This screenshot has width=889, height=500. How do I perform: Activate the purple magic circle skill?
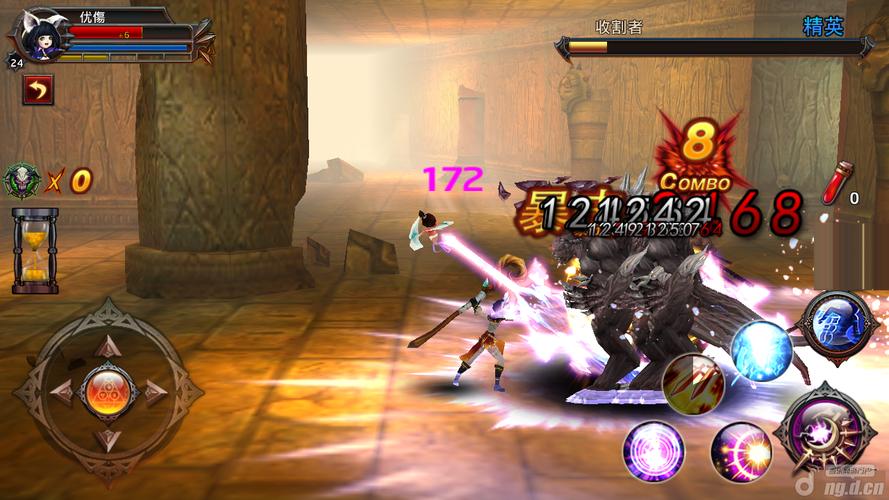coord(653,450)
